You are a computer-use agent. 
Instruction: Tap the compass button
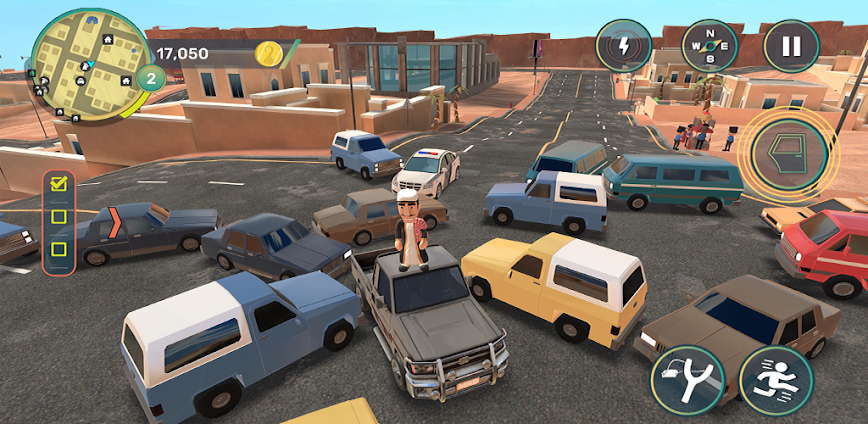coord(709,46)
